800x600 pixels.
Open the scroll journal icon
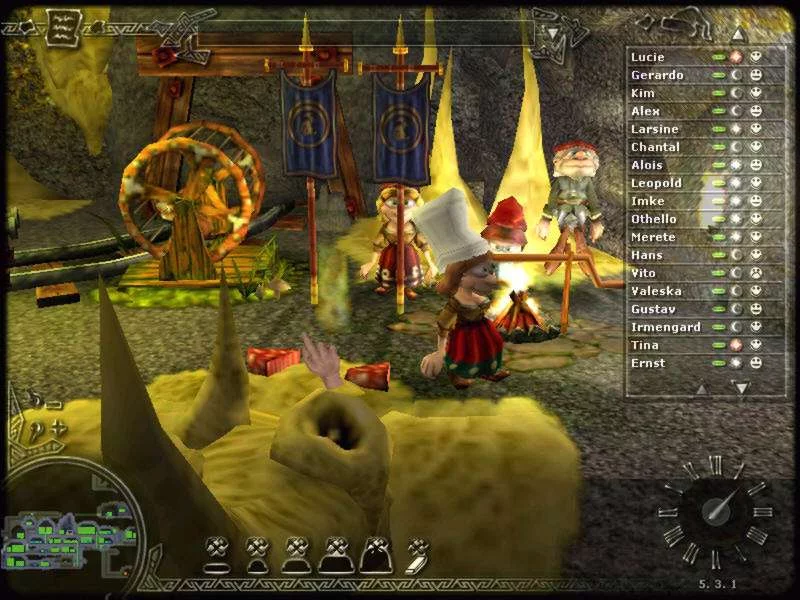point(64,26)
